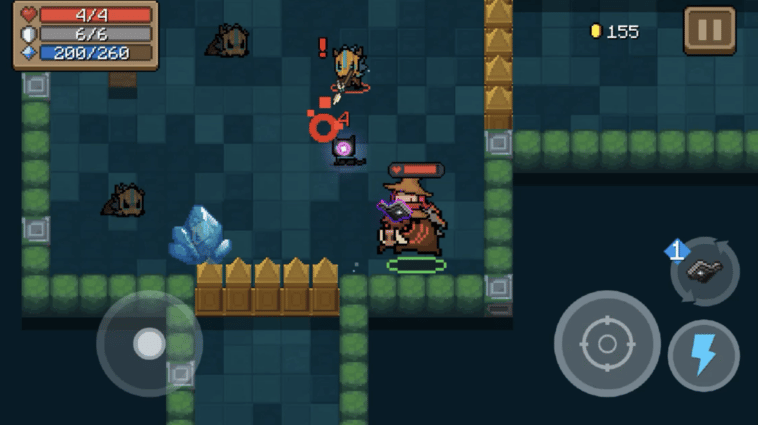
Task: Activate the lightning bolt skill
Action: coord(704,355)
